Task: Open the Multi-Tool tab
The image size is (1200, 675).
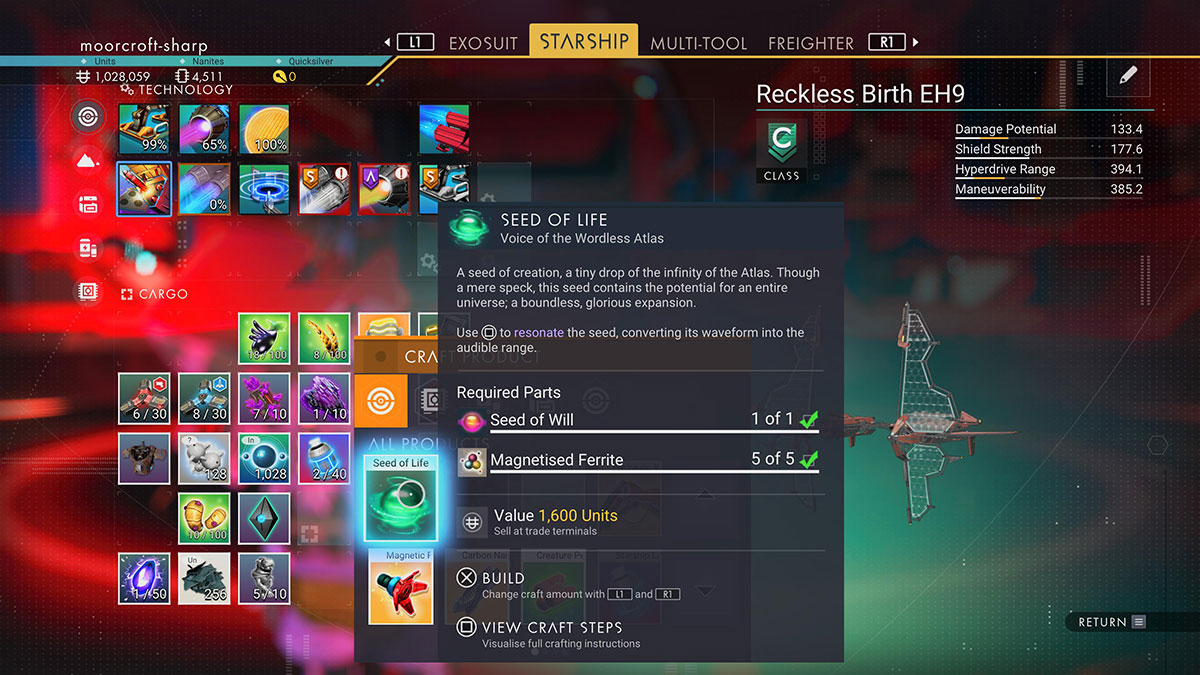Action: pos(698,43)
